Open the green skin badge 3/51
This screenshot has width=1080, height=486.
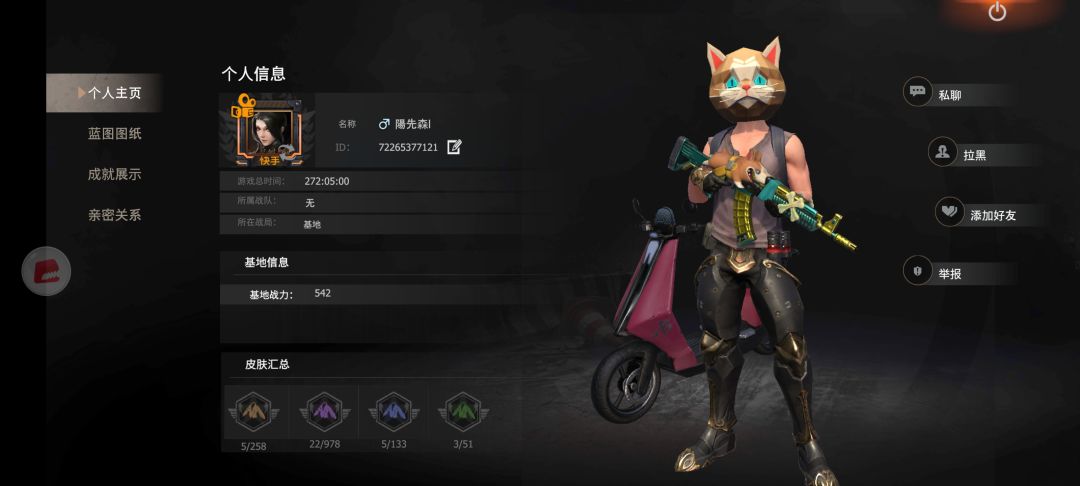point(464,411)
